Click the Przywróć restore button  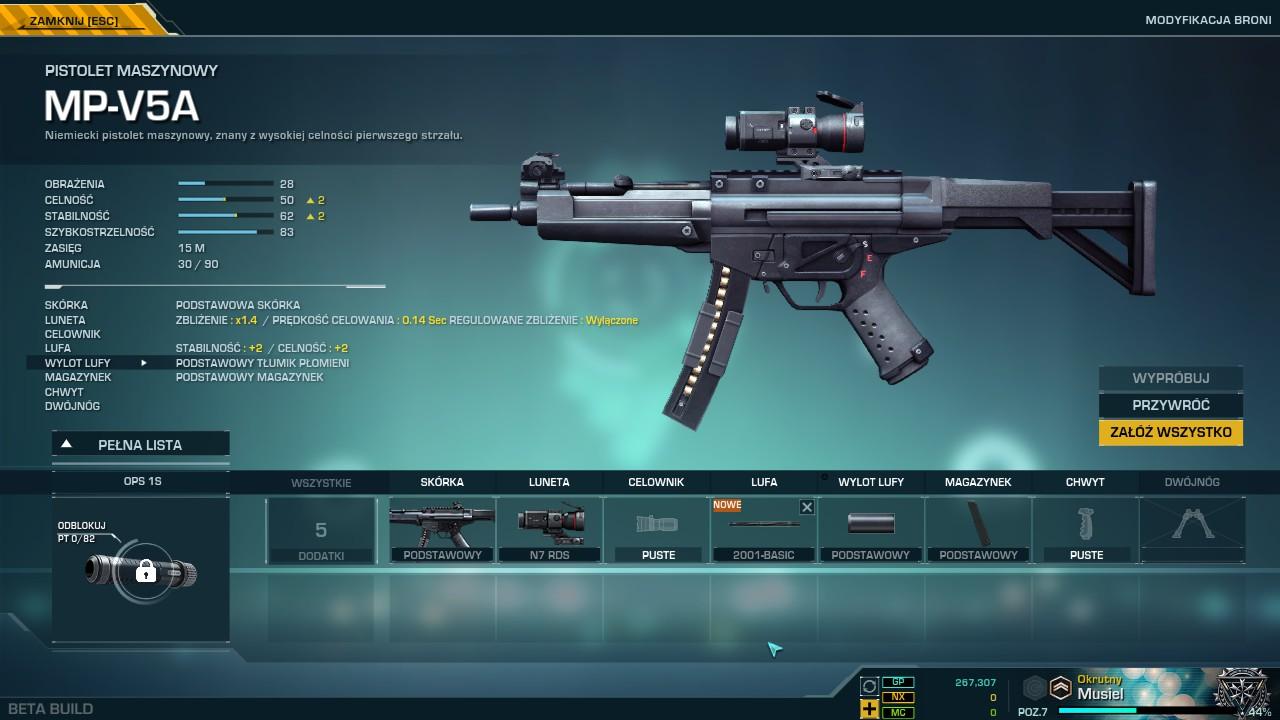click(x=1170, y=405)
